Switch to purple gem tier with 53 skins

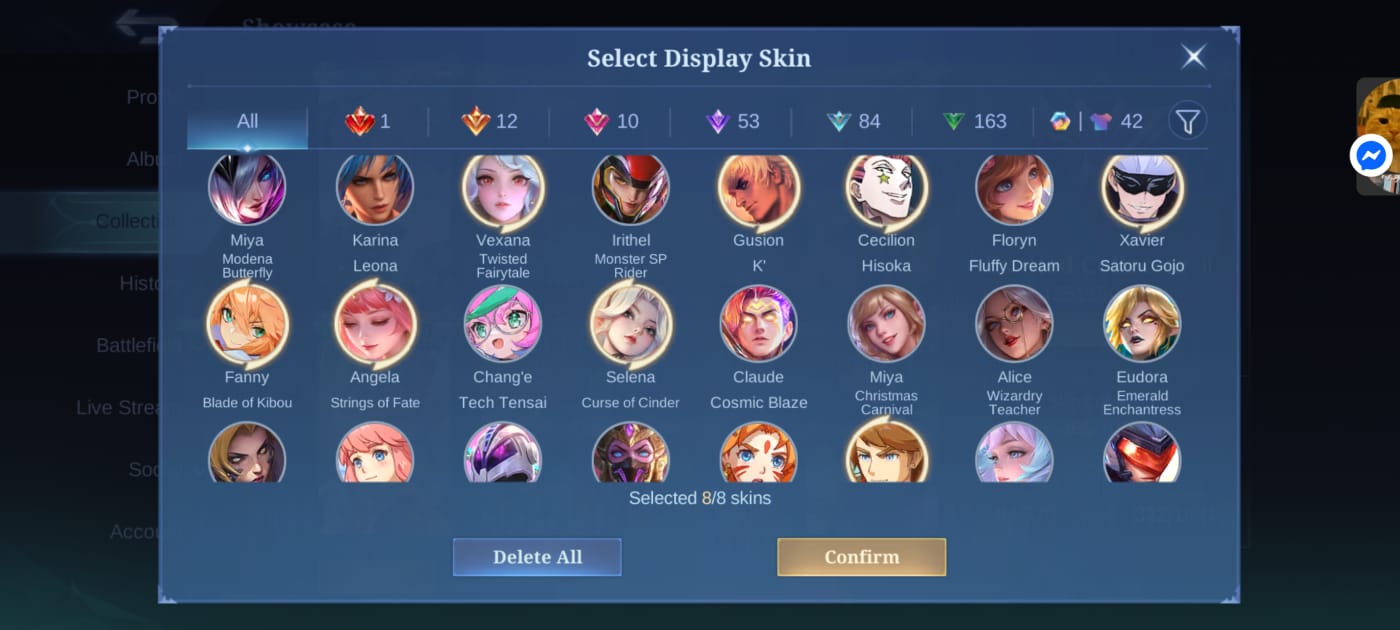[x=732, y=122]
